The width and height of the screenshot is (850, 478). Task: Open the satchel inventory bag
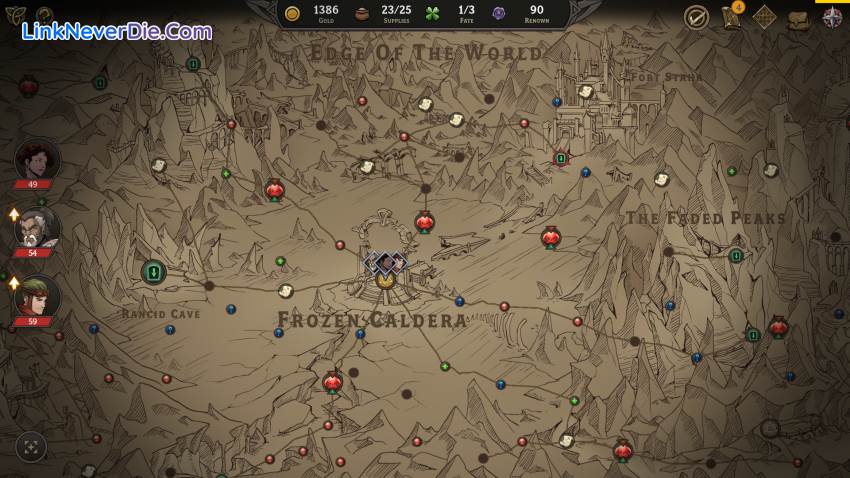pos(798,19)
